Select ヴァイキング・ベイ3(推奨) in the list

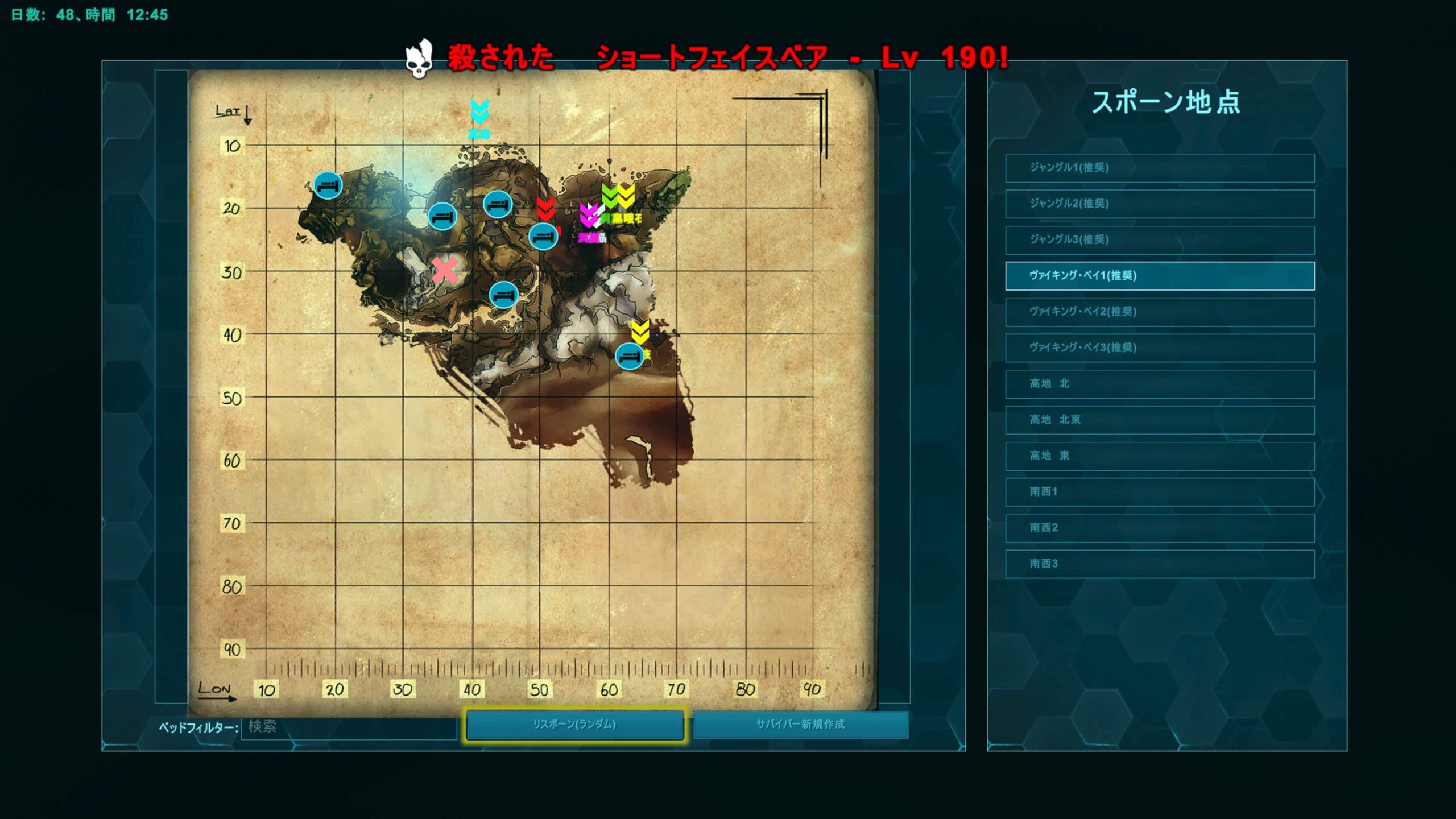click(x=1159, y=348)
